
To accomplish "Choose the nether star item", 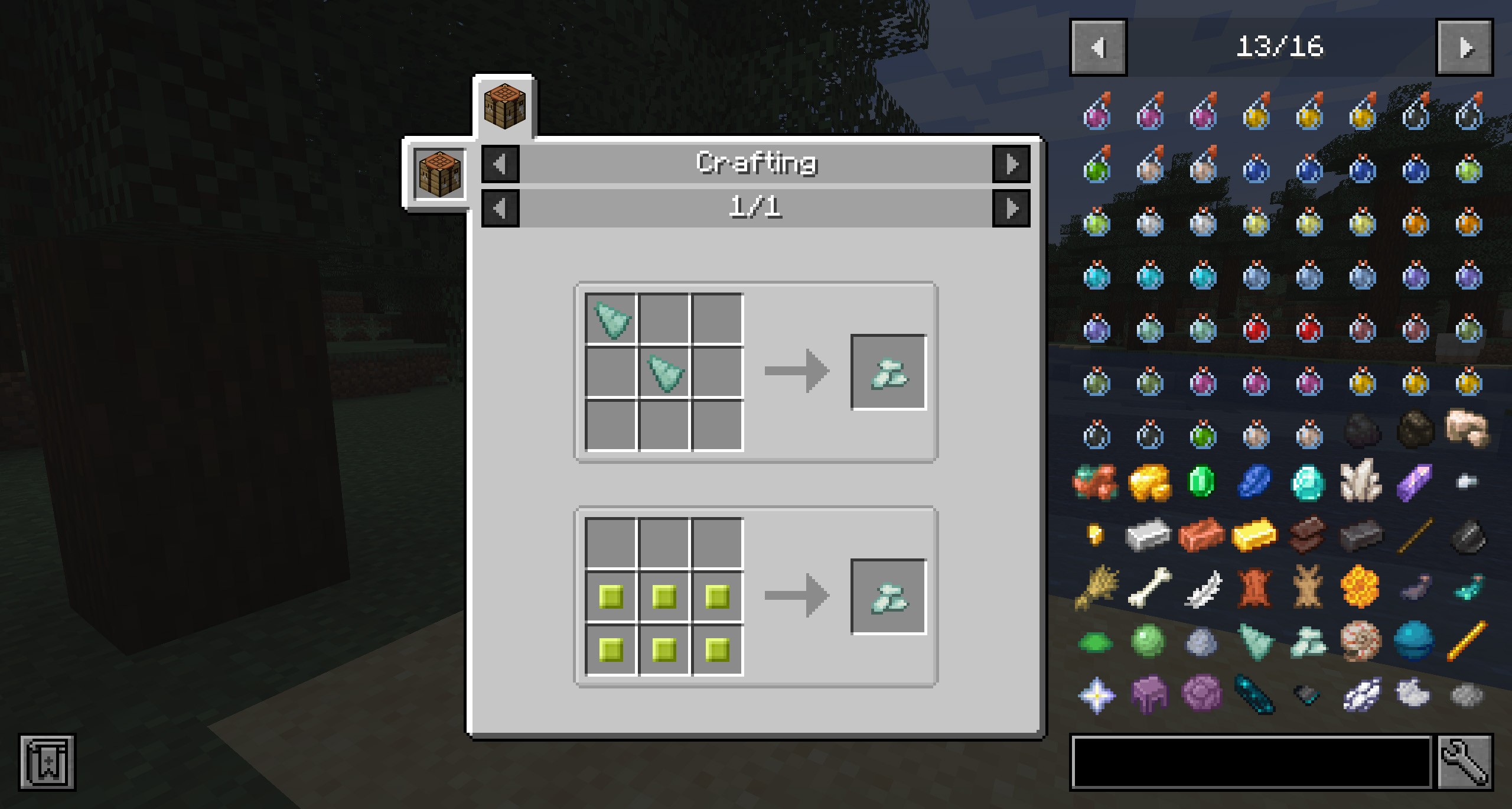I will (1097, 695).
